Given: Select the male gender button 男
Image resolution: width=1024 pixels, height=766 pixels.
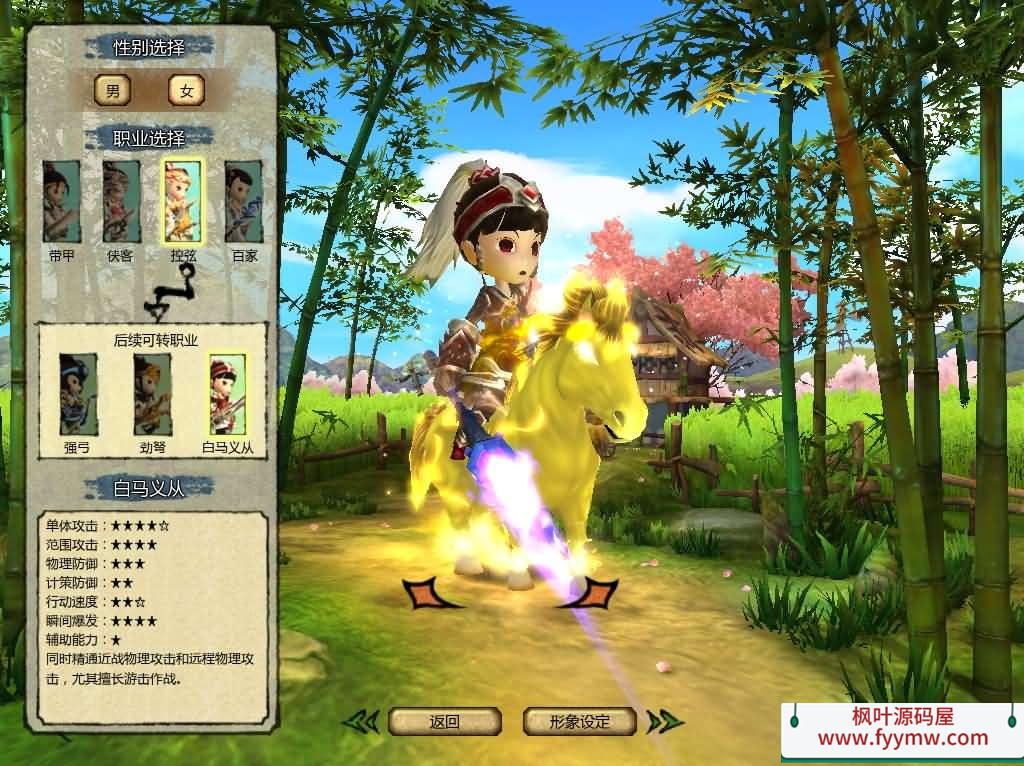Looking at the screenshot, I should (112, 91).
